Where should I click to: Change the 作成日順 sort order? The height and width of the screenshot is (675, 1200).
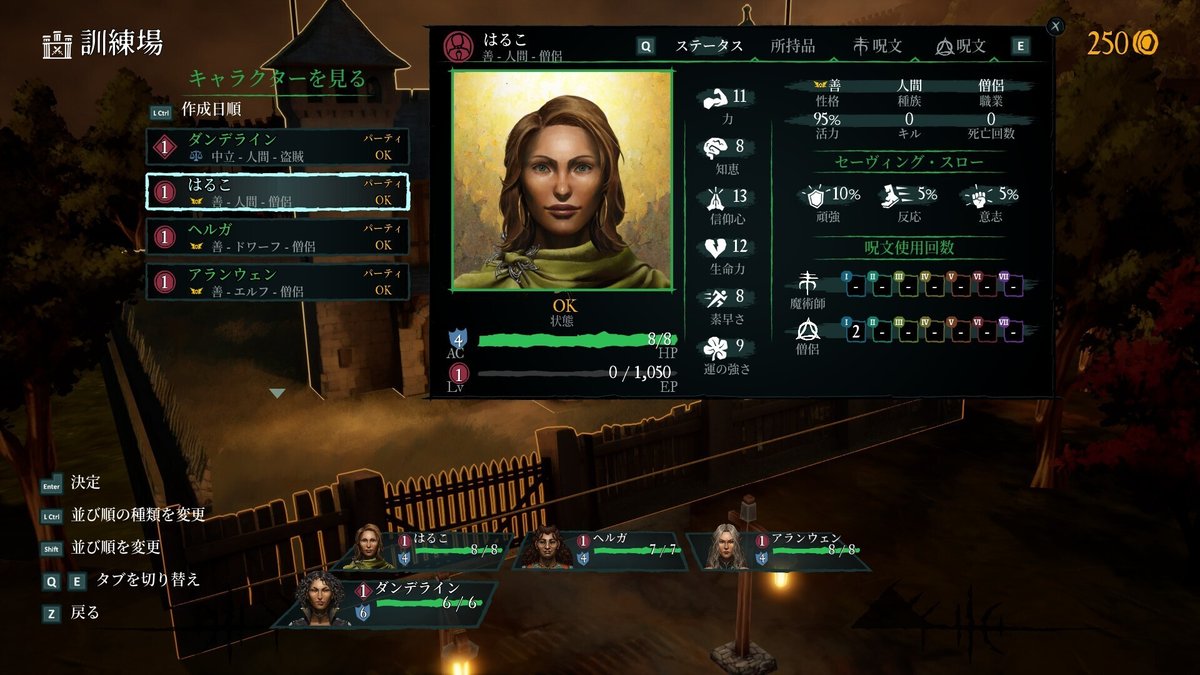[x=210, y=109]
